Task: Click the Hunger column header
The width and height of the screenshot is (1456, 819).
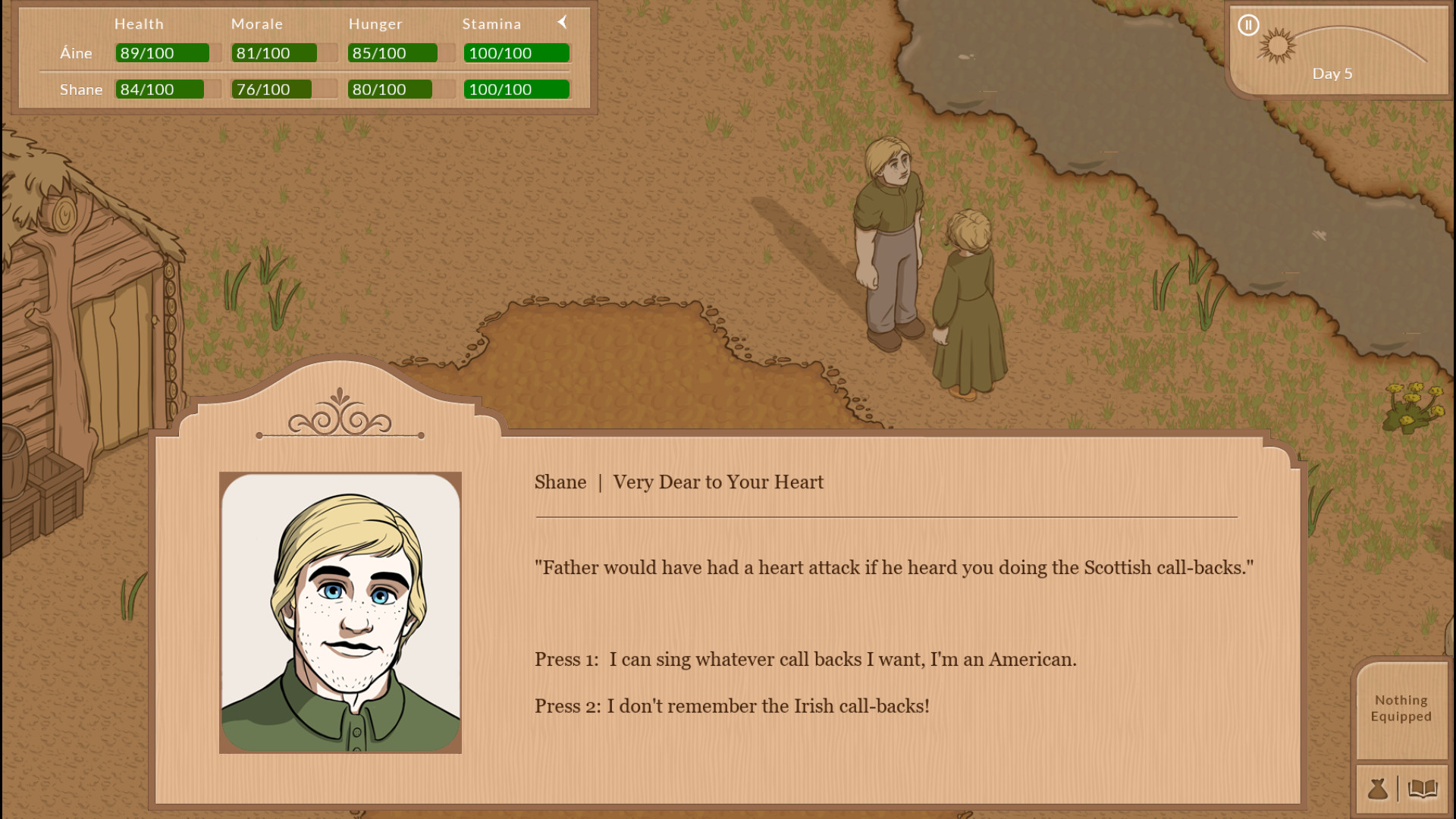Action: click(375, 24)
